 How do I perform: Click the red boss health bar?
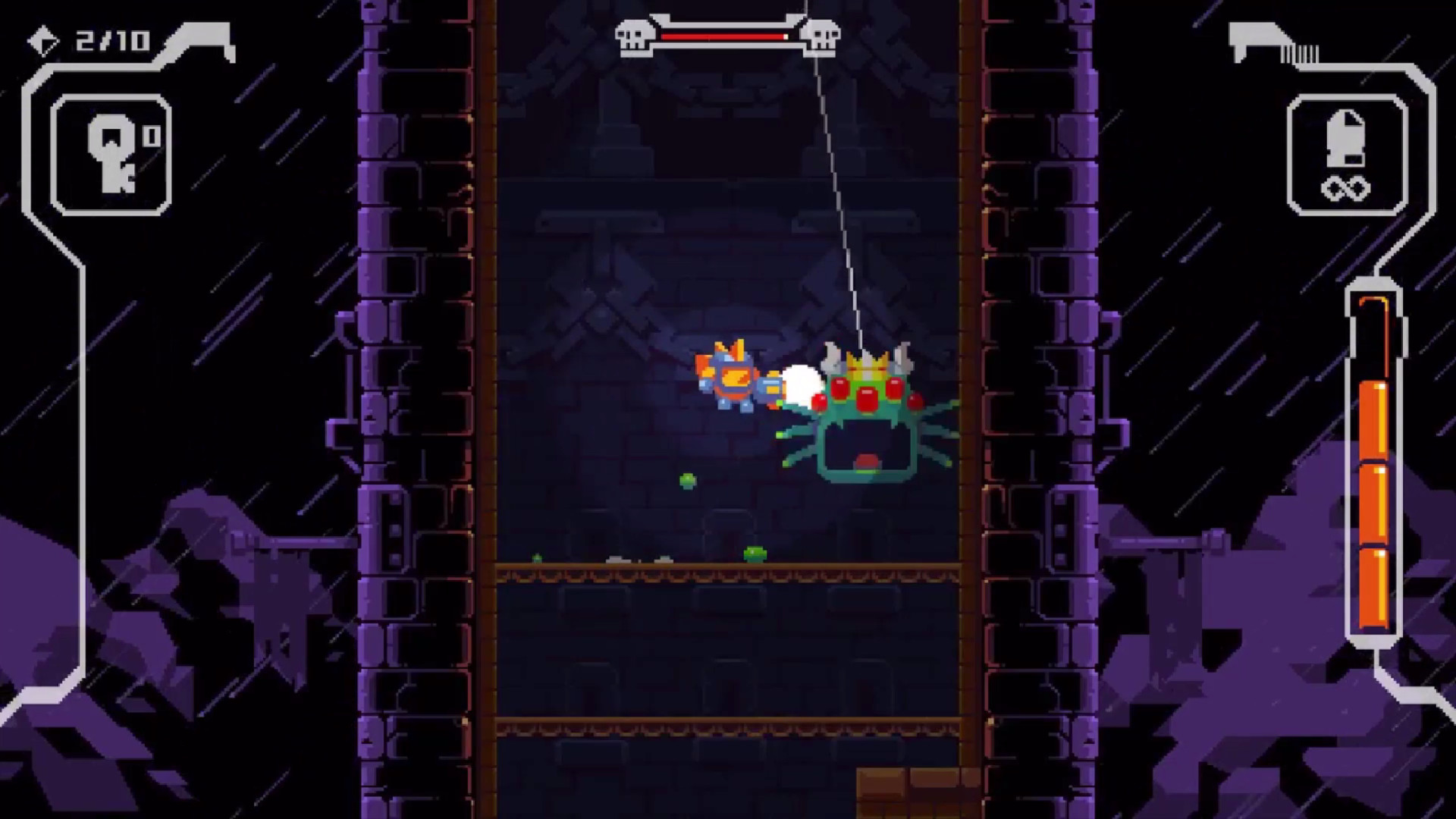(x=724, y=35)
